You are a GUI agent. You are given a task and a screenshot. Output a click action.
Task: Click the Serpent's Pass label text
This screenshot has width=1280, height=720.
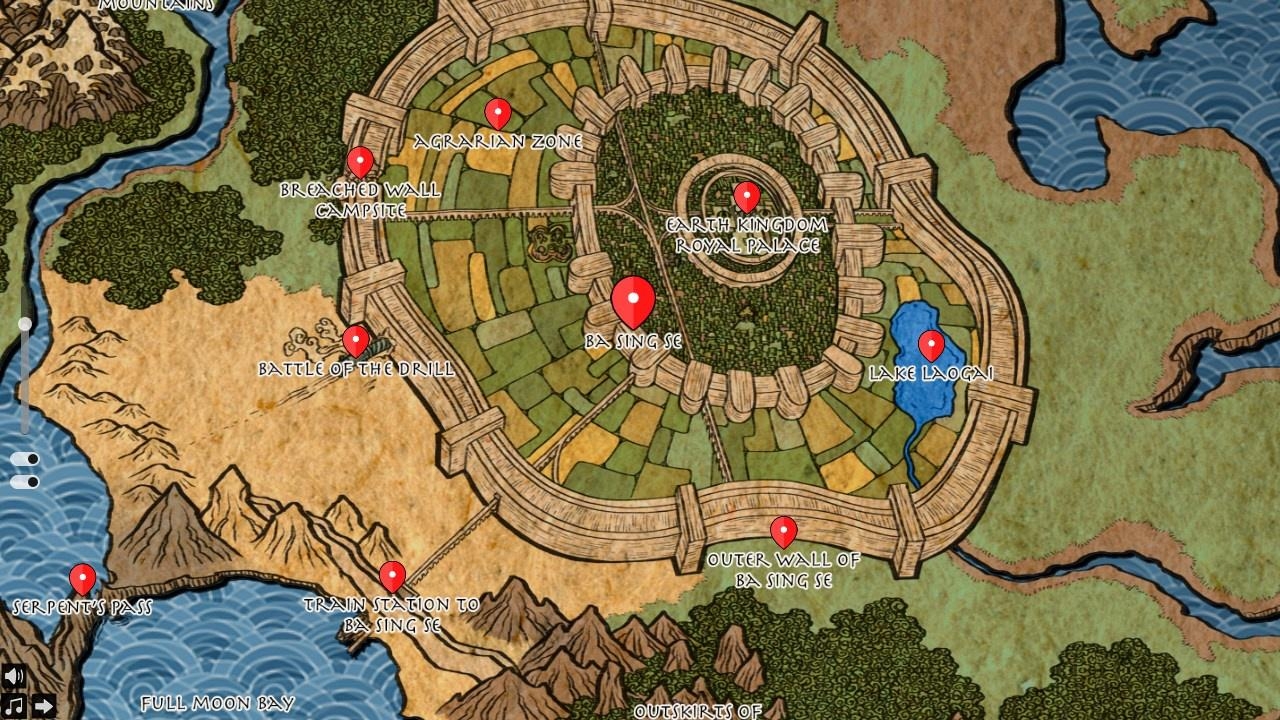(x=83, y=604)
